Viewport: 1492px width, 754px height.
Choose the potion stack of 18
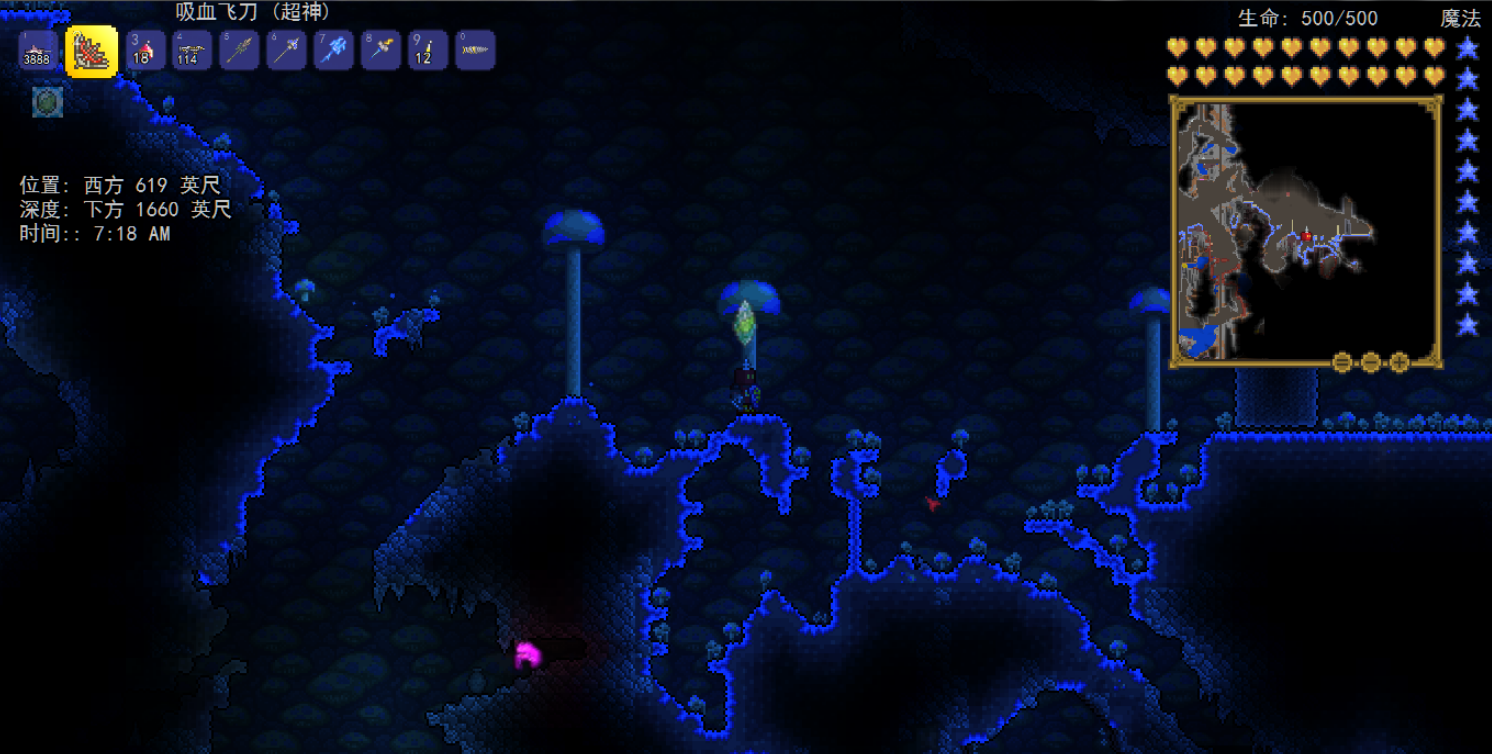(x=144, y=51)
